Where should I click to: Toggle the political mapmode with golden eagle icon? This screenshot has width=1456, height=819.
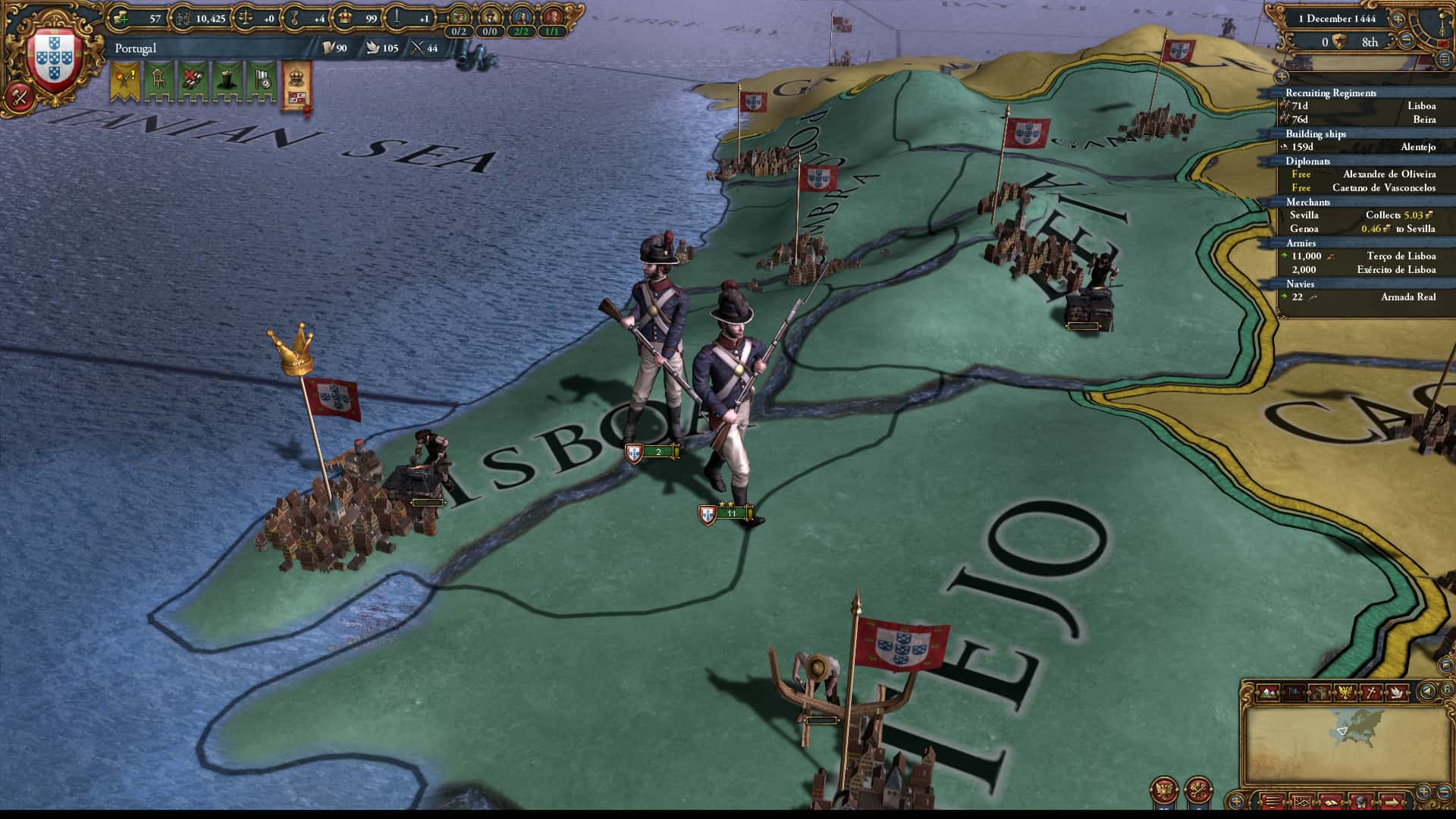[1345, 692]
